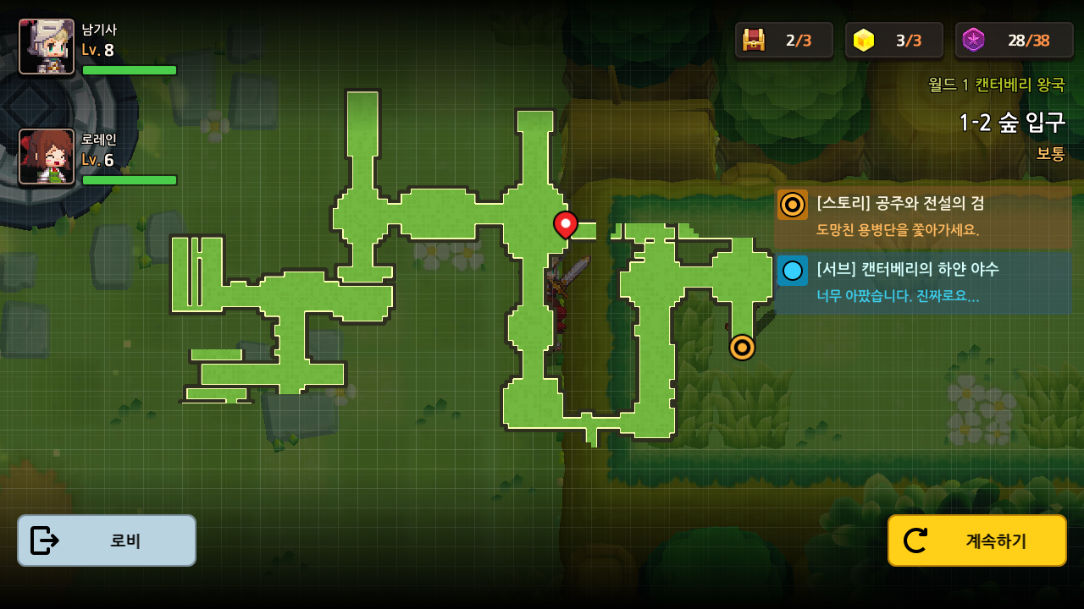Click the treasure chest counter icon
Image resolution: width=1084 pixels, height=609 pixels.
pos(754,40)
